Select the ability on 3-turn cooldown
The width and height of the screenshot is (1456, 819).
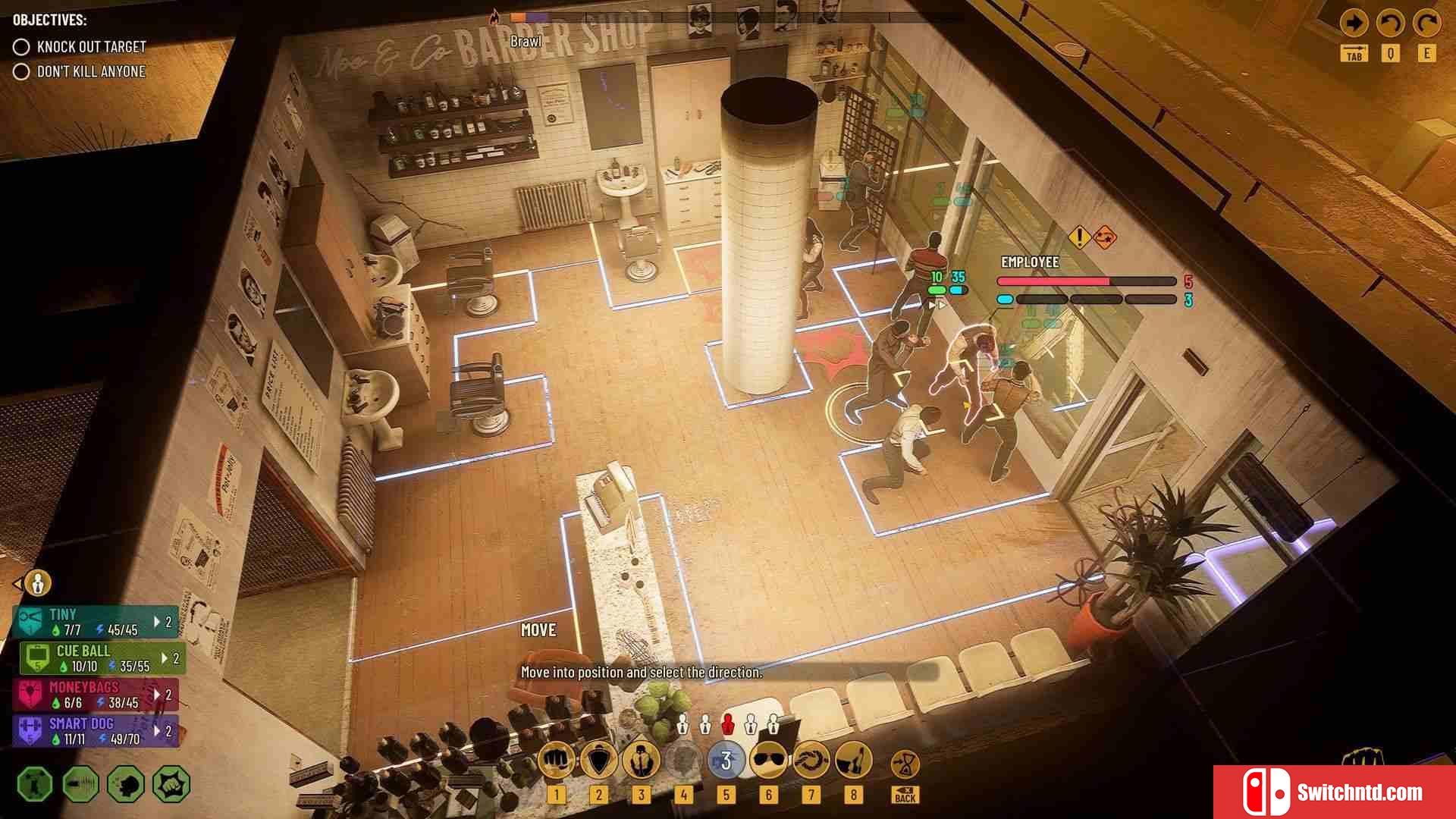[x=726, y=760]
